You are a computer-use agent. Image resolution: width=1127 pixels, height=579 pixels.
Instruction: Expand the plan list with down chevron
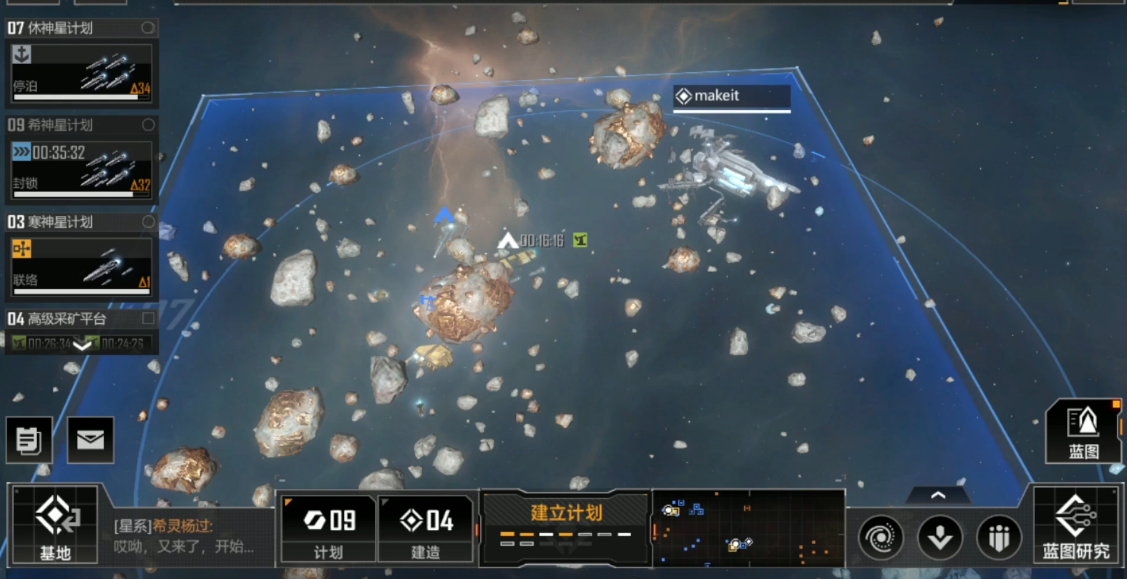point(82,345)
